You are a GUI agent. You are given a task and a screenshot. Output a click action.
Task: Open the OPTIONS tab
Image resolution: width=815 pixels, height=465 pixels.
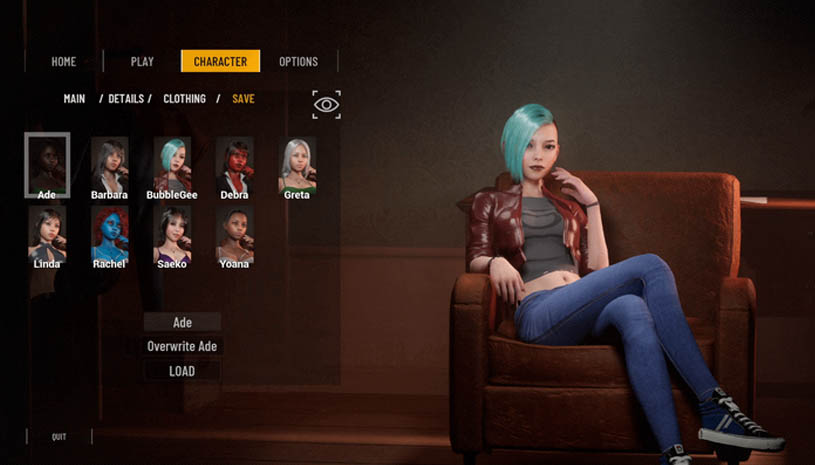298,61
